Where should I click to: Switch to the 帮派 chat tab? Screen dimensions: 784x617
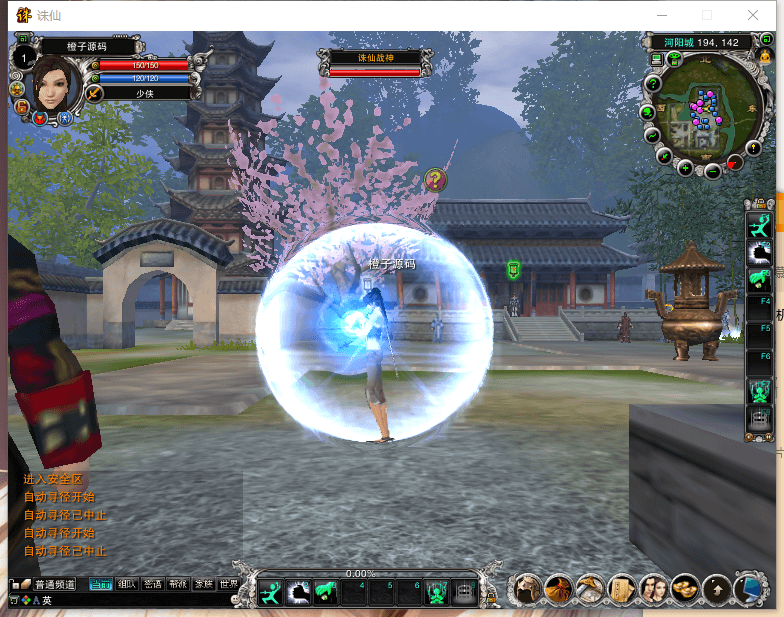178,584
